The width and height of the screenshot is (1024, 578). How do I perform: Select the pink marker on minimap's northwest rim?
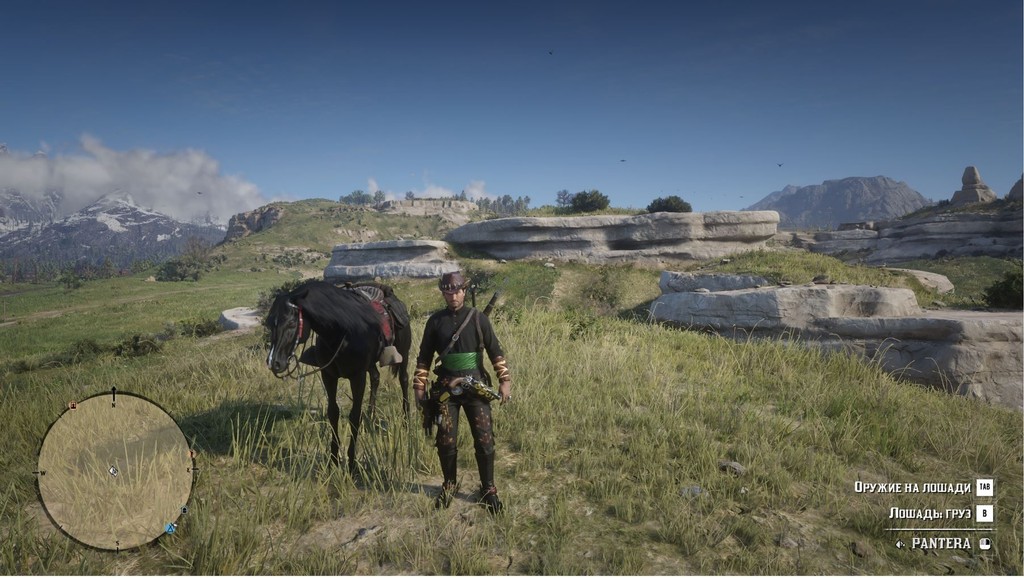72,406
